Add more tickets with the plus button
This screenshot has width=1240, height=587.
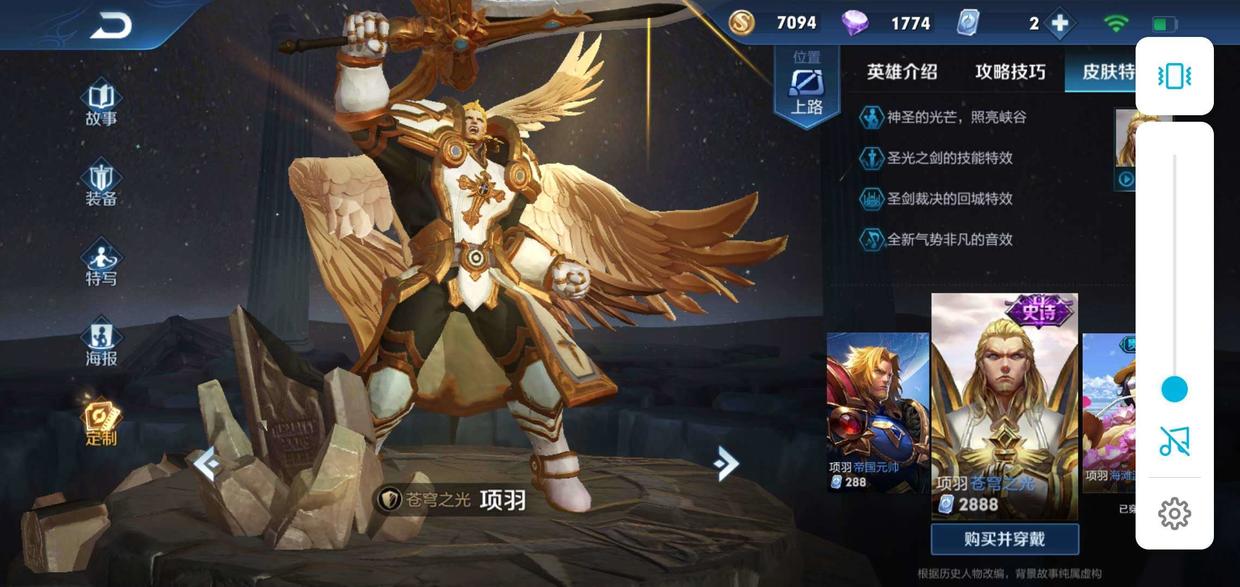[1060, 23]
